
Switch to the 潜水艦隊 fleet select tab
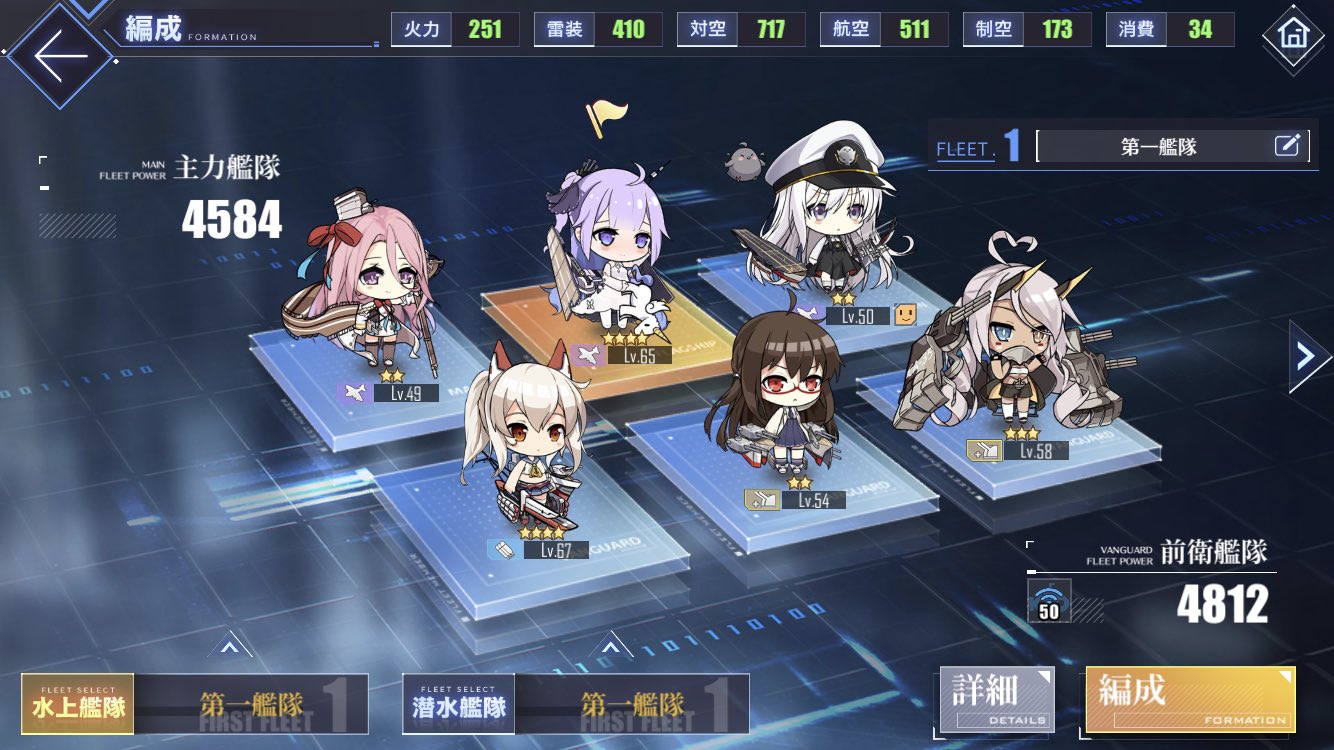[x=457, y=704]
